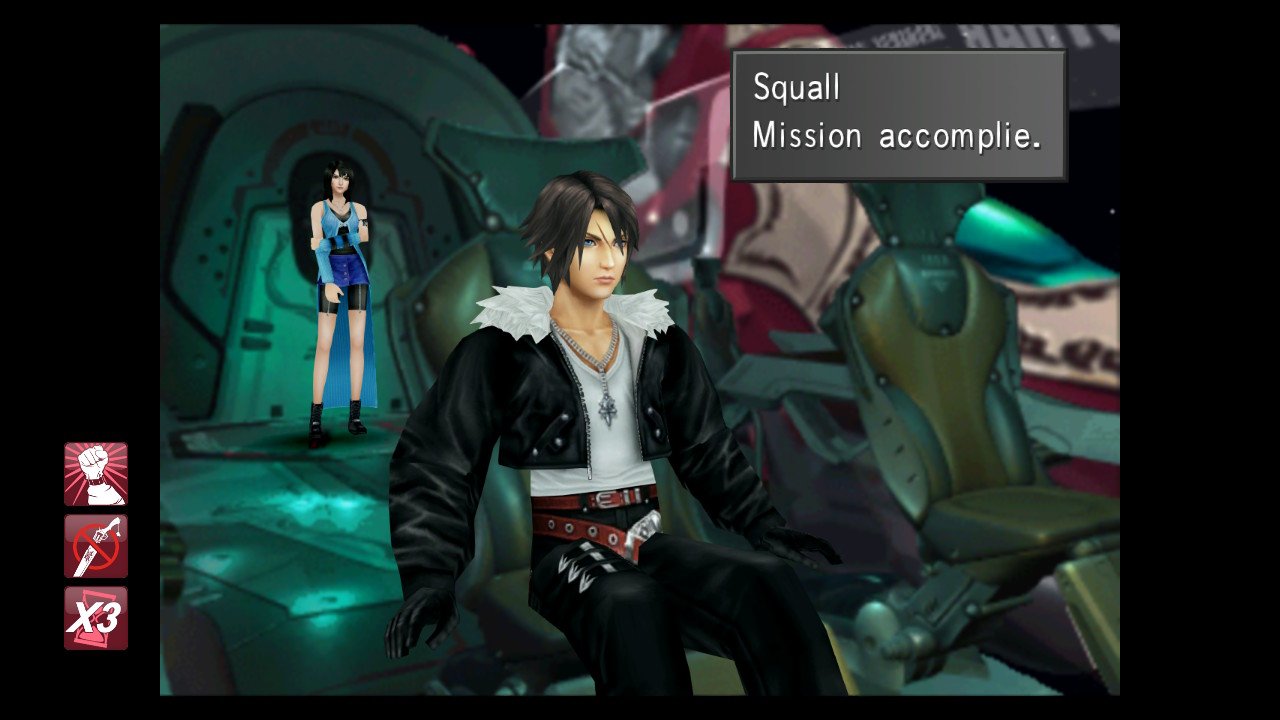The image size is (1280, 720).
Task: Advance the "Mission accomplie." dialogue box
Action: point(899,115)
